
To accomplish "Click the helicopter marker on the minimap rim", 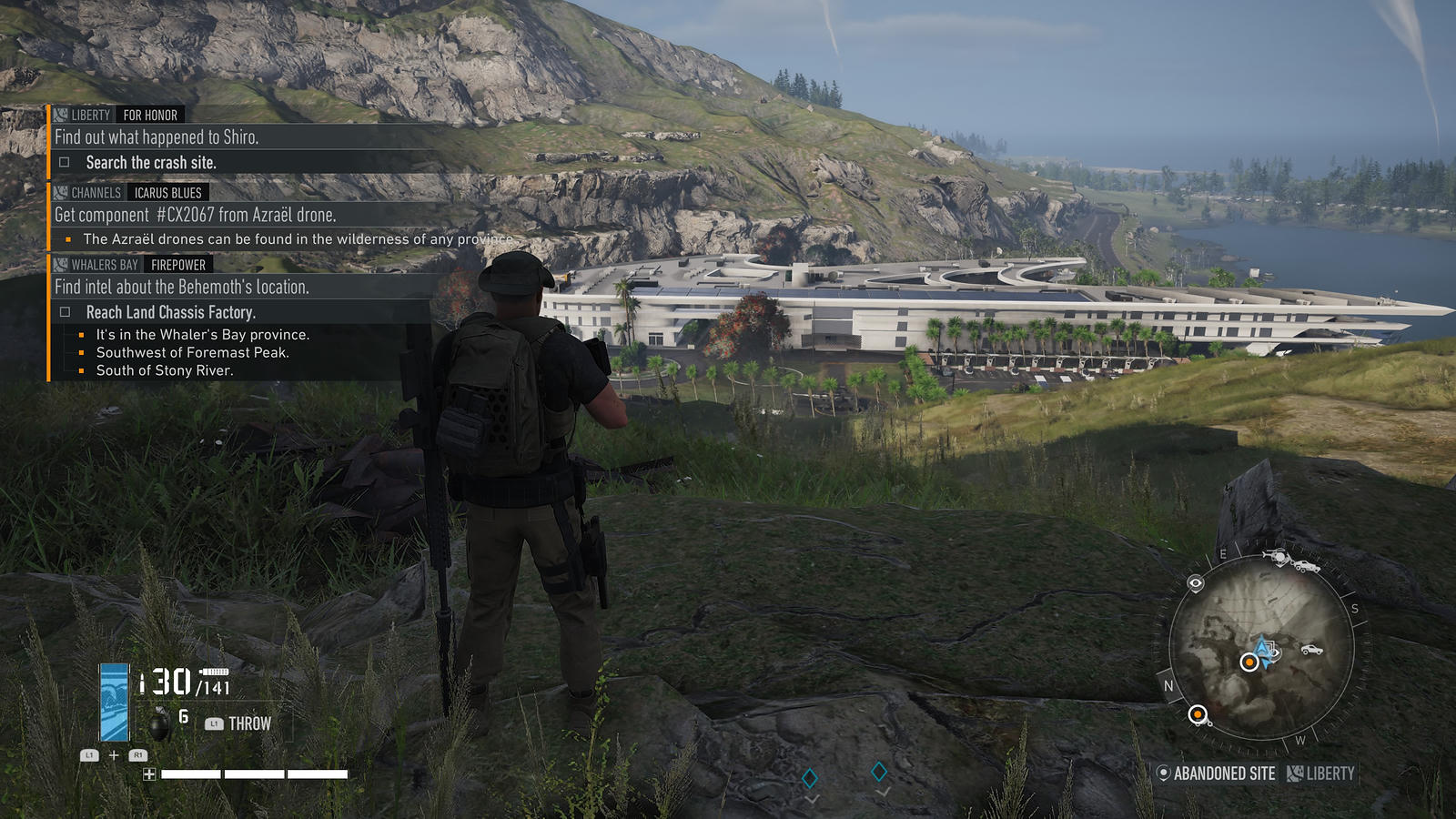I will [1278, 555].
